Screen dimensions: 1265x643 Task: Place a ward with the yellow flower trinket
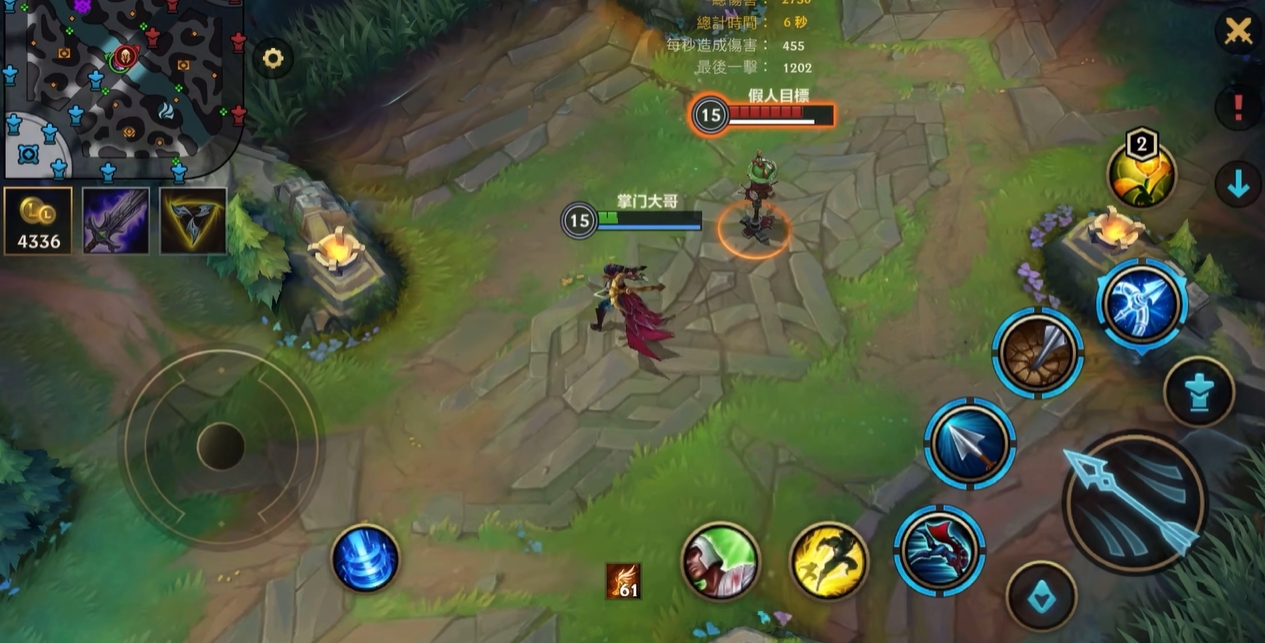1141,174
